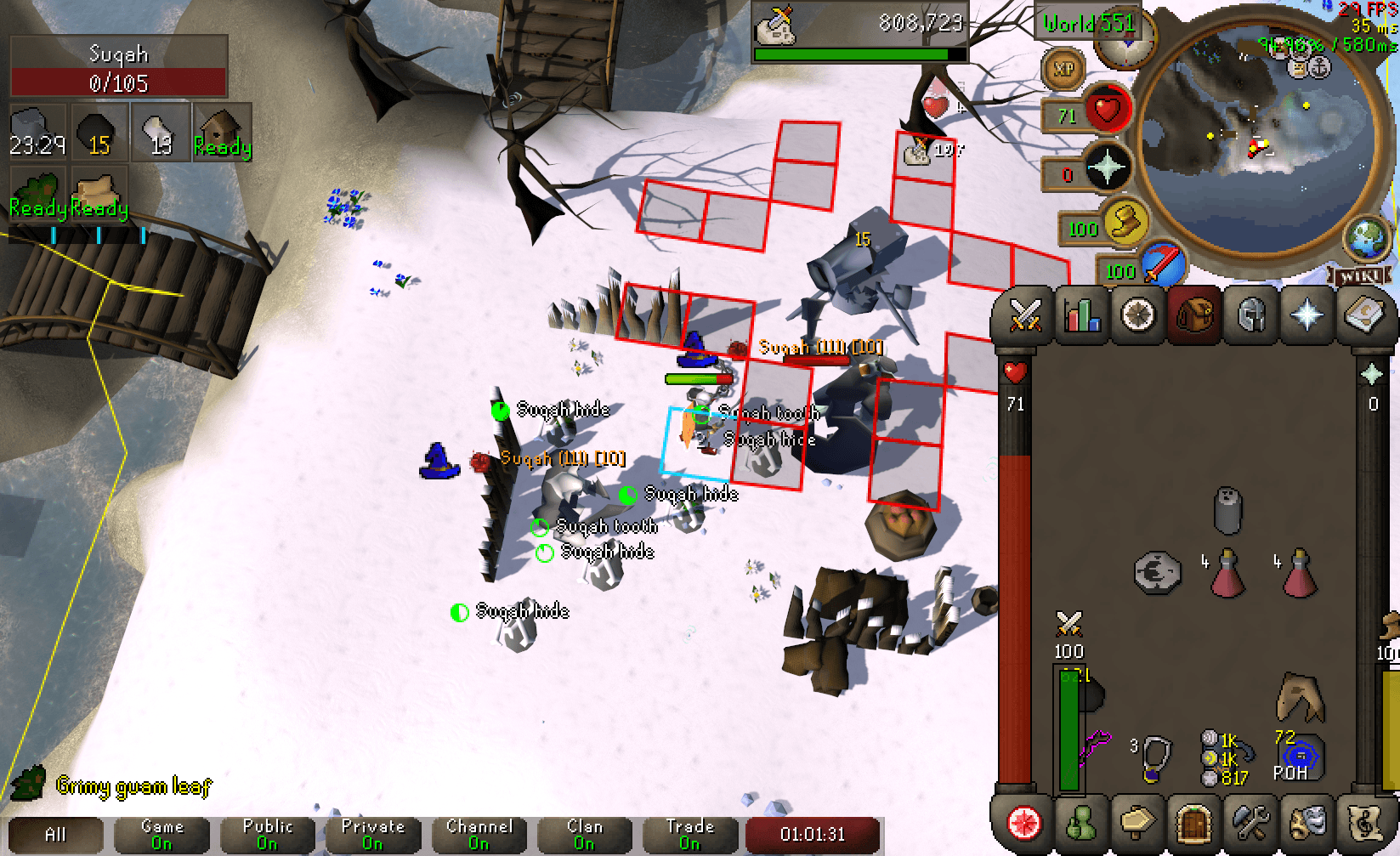
Task: Switch to the All chat tab
Action: (x=55, y=833)
